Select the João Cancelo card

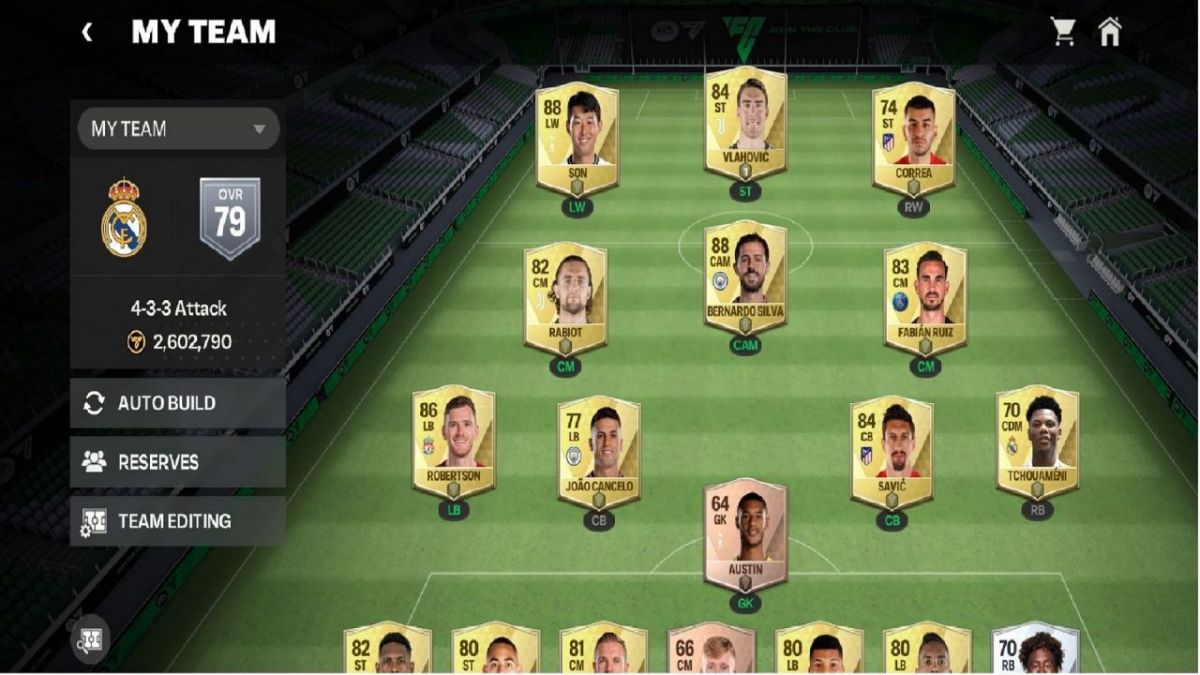tap(599, 451)
